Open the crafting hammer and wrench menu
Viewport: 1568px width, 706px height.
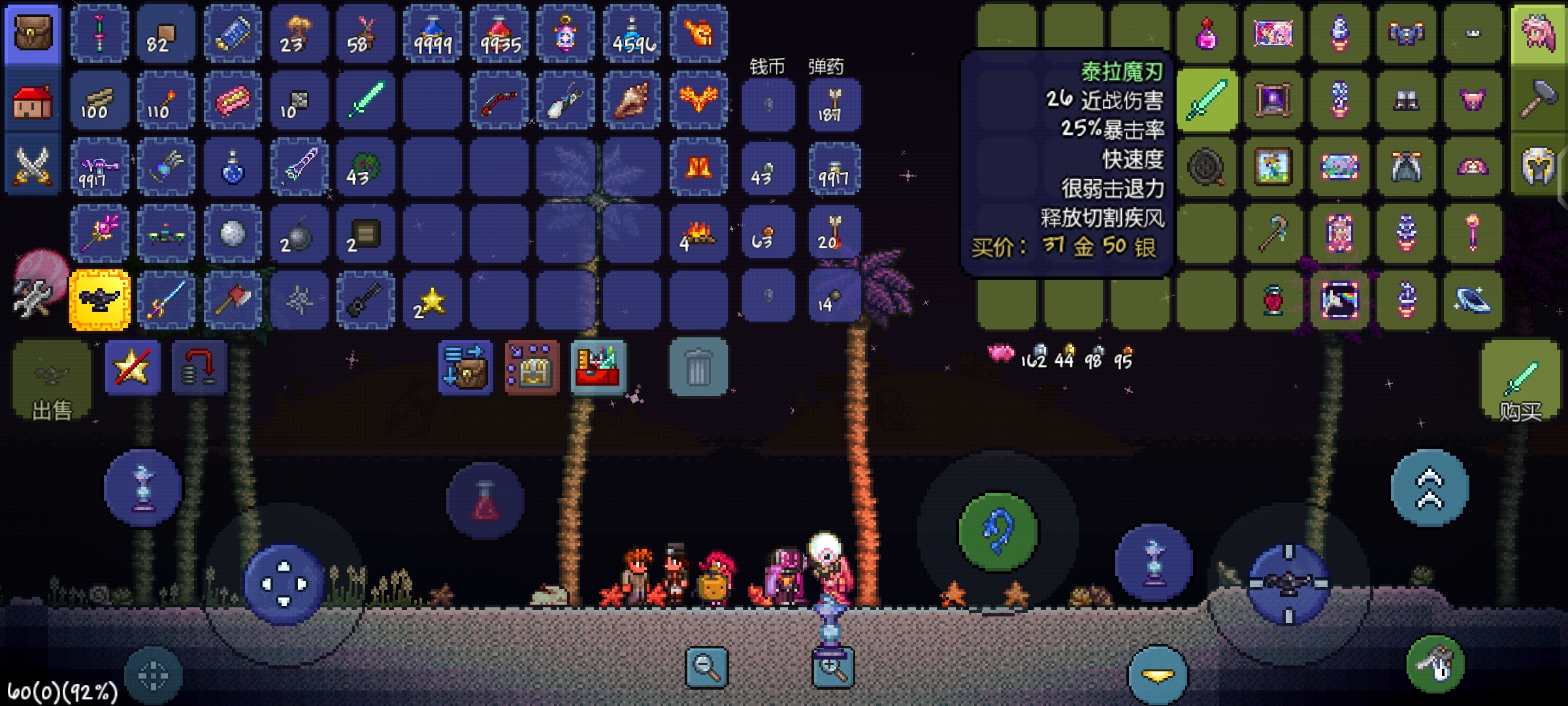click(x=31, y=298)
